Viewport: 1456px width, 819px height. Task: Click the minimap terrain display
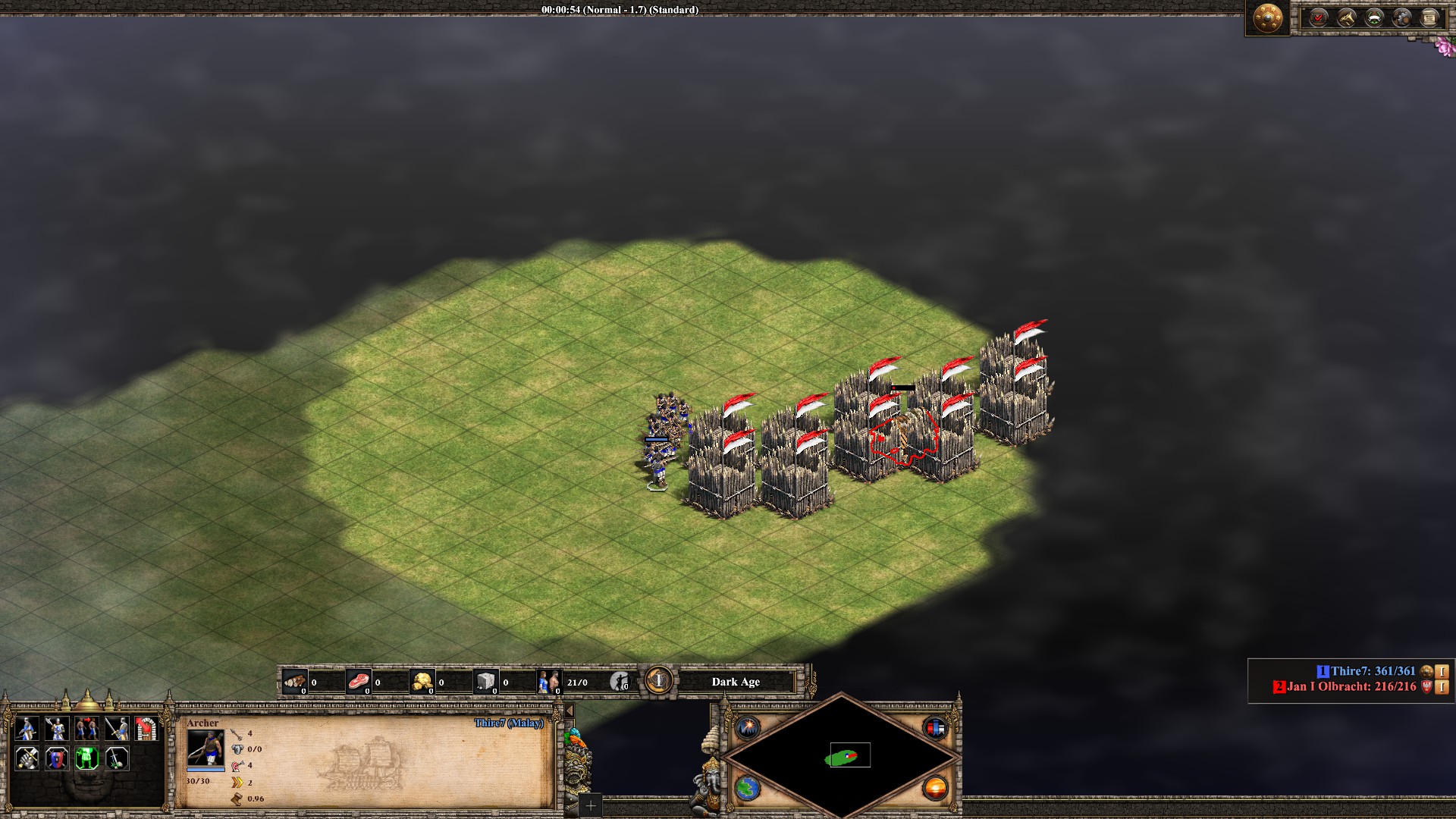coord(842,756)
